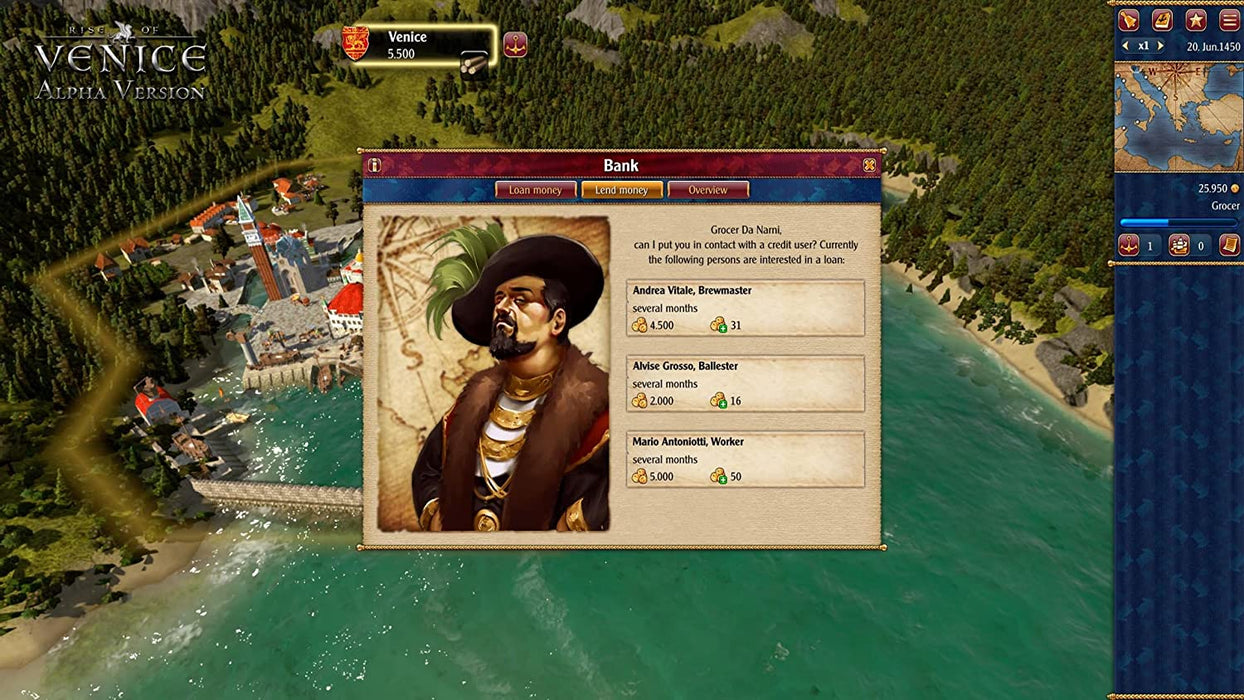Open the main menu button
This screenshot has height=700, width=1244.
point(1229,20)
